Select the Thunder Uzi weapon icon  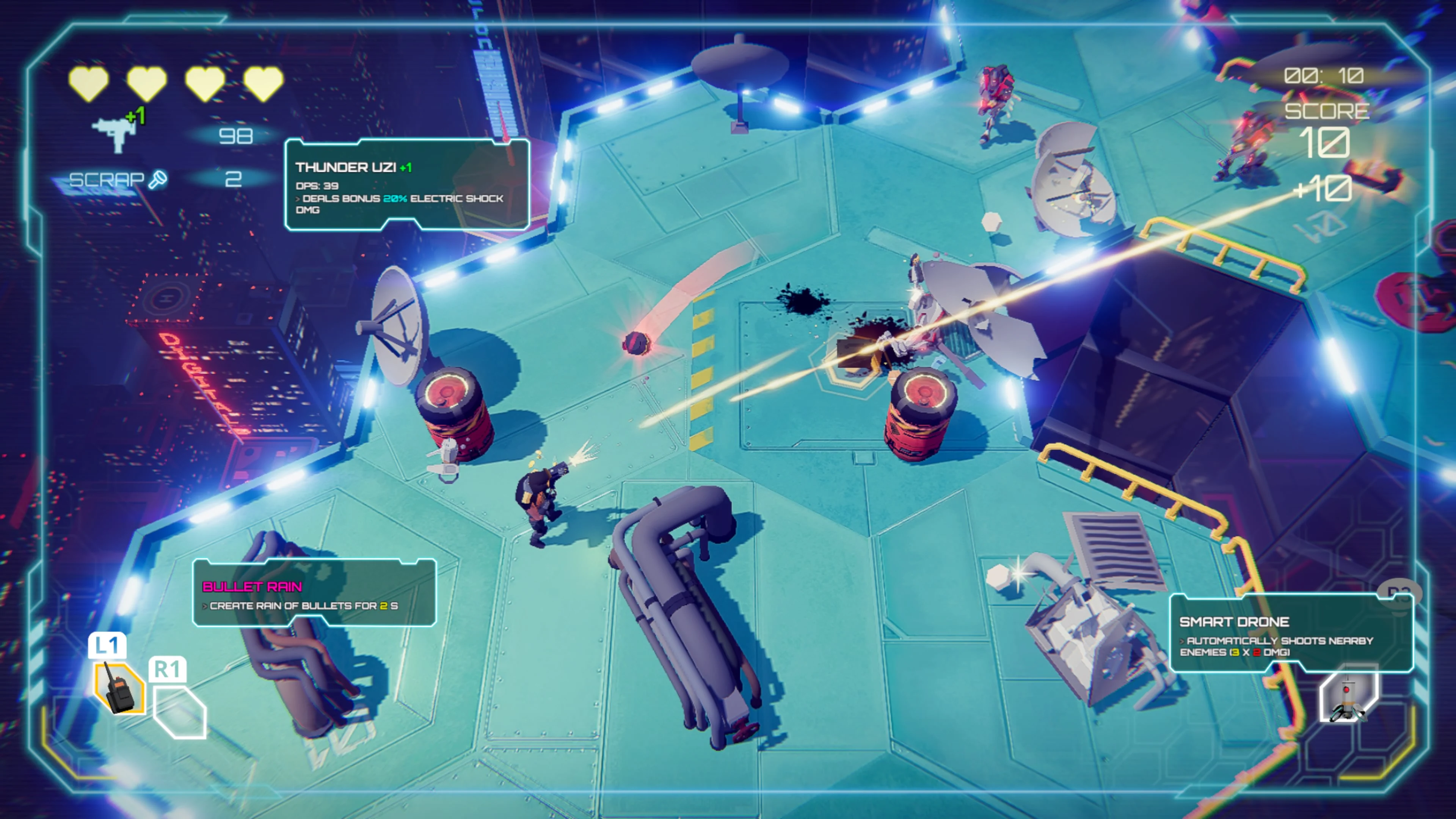click(115, 133)
